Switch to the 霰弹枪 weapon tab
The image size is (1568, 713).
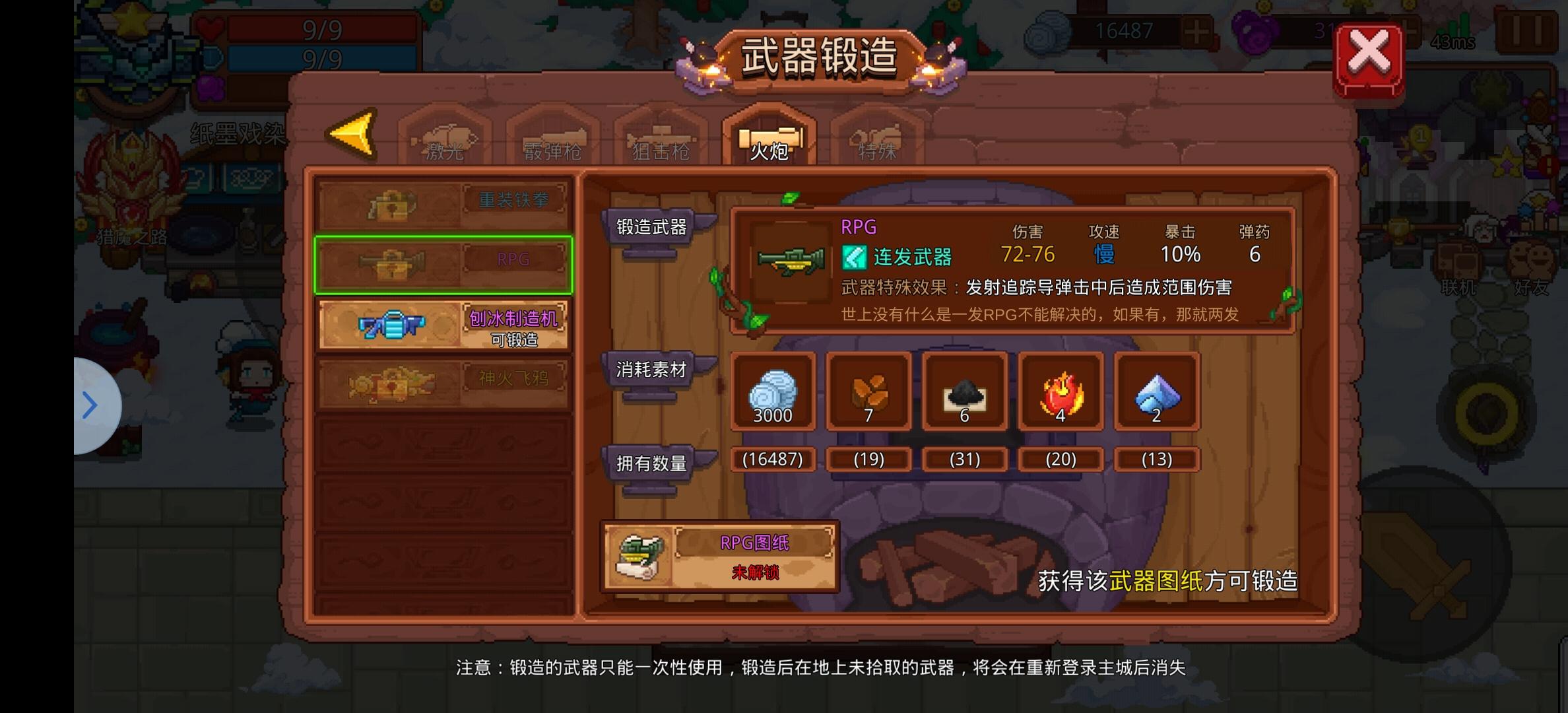pyautogui.click(x=552, y=149)
